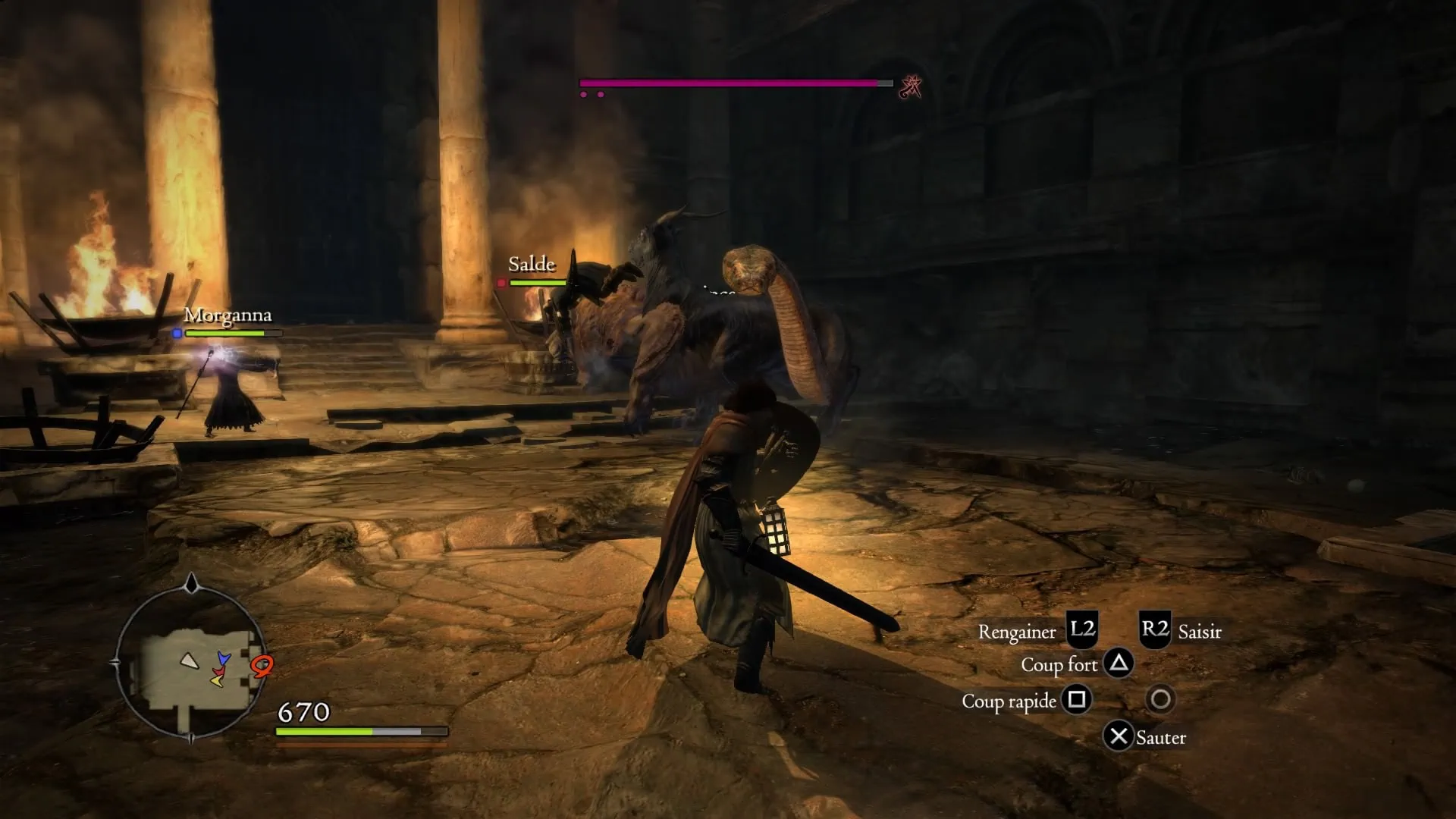Image resolution: width=1456 pixels, height=819 pixels.
Task: Click the boss emblem beside the magenta bar
Action: 910,87
